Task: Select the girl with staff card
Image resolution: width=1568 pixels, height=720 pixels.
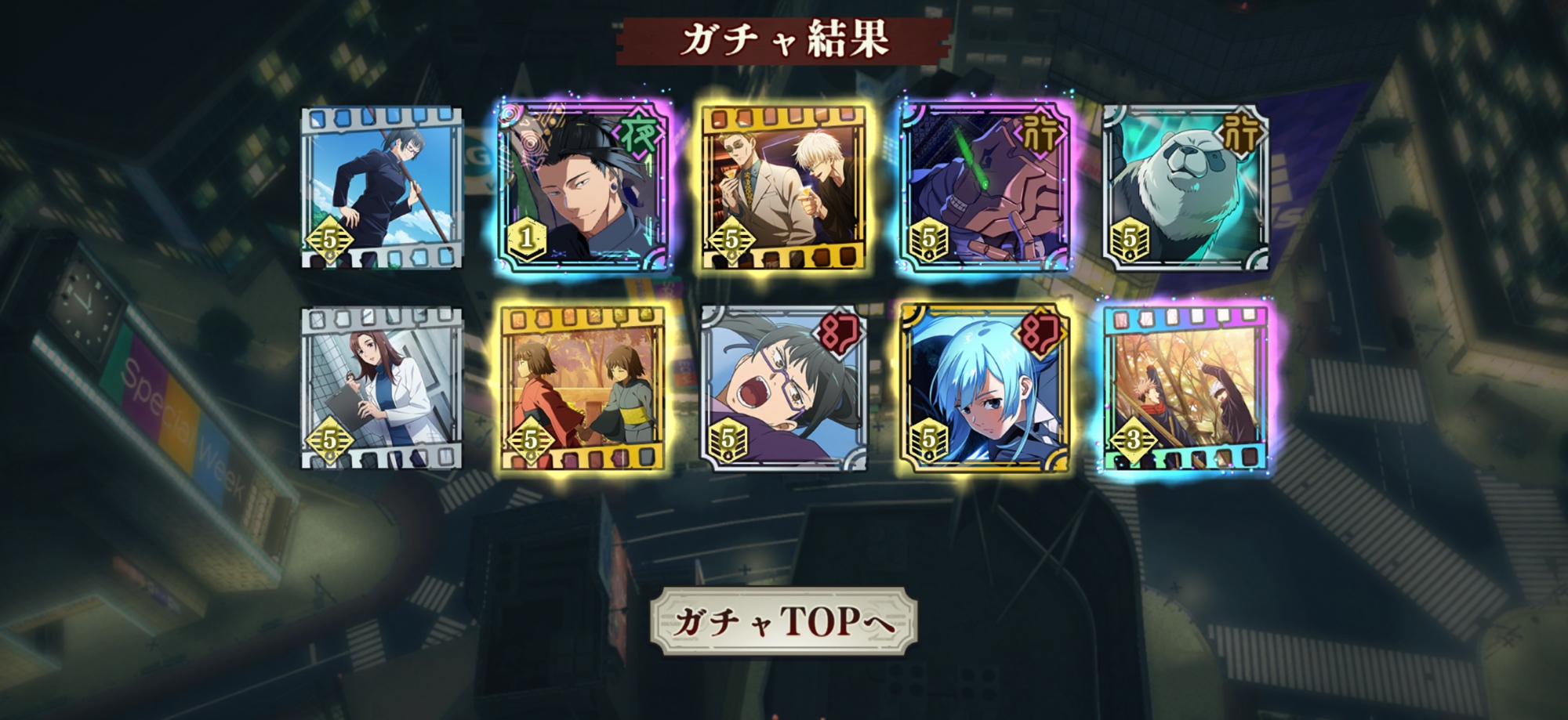Action: [x=382, y=189]
